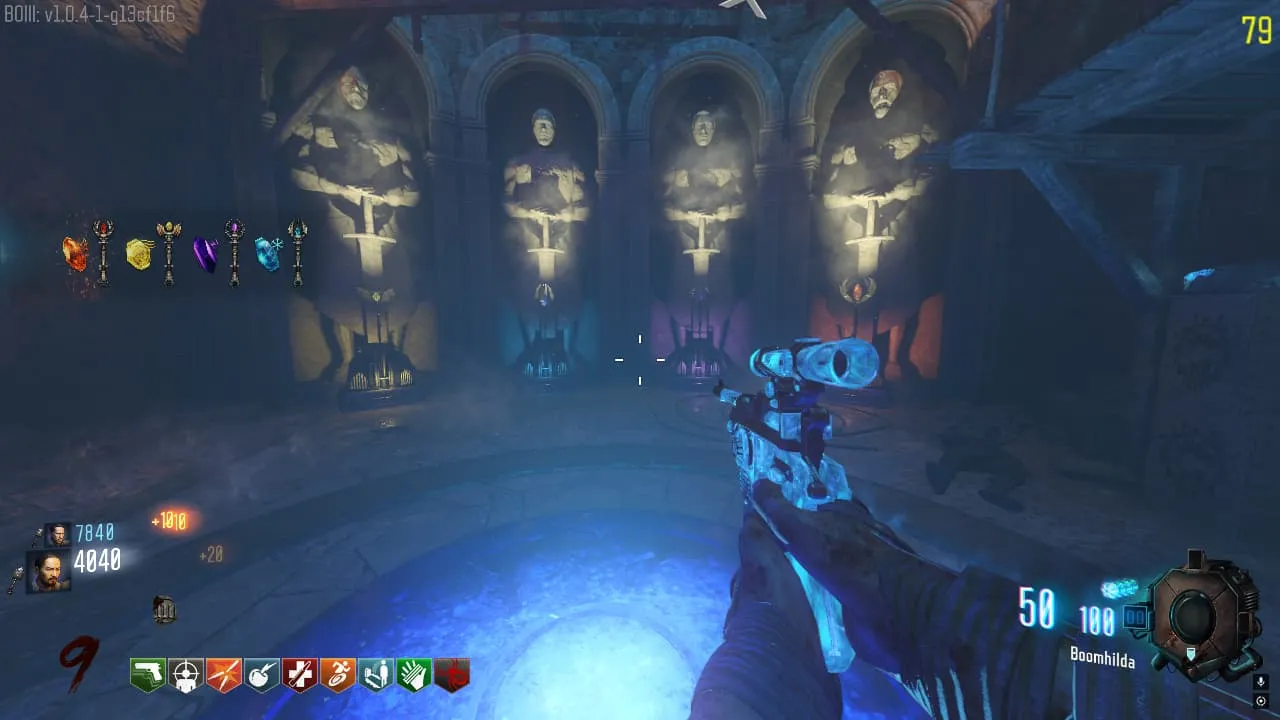The height and width of the screenshot is (720, 1280).
Task: Click the ice staff icon
Action: pos(297,252)
